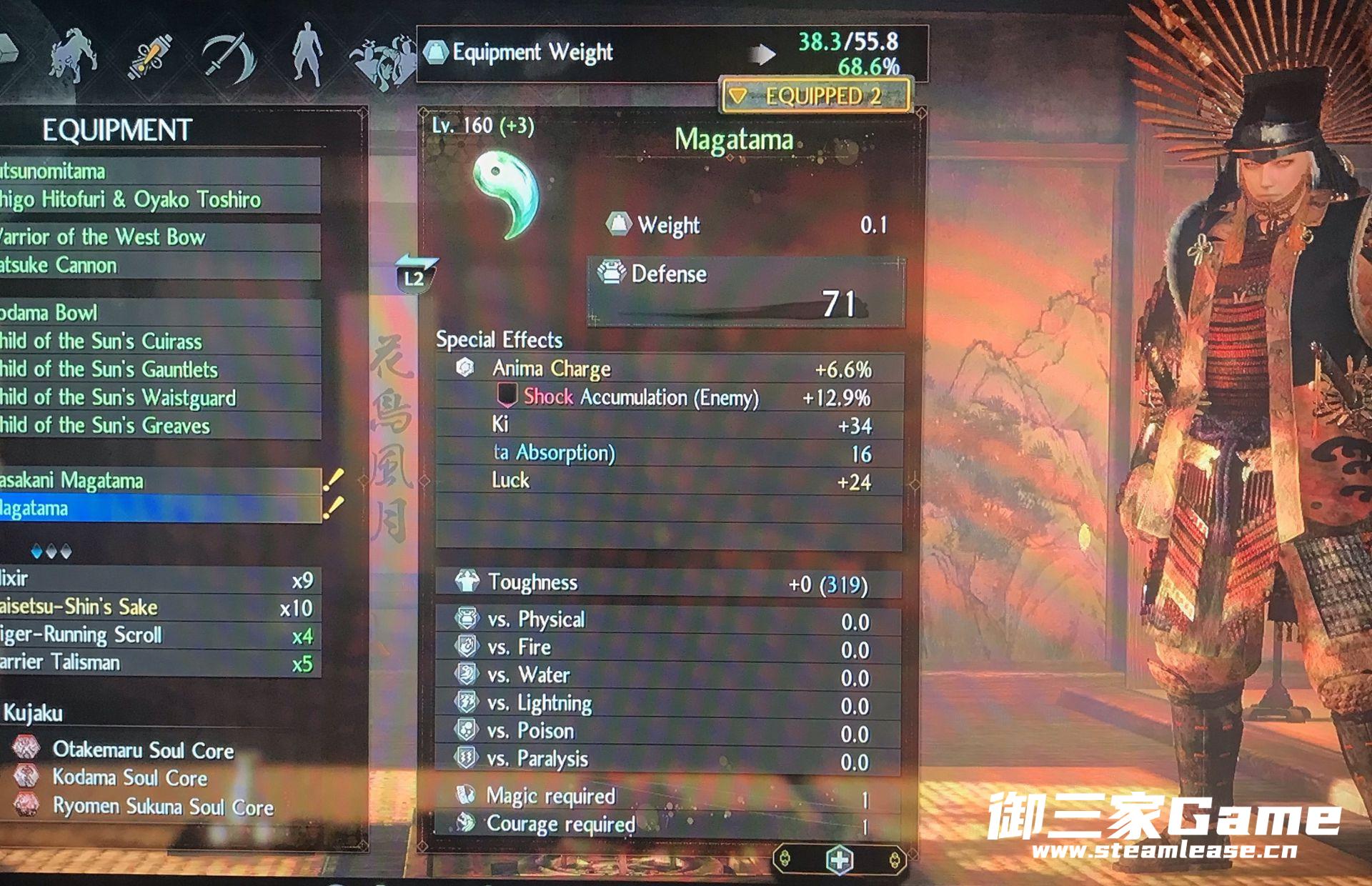The width and height of the screenshot is (1372, 886).
Task: Select Child of the Sun's Cuirass
Action: click(157, 342)
